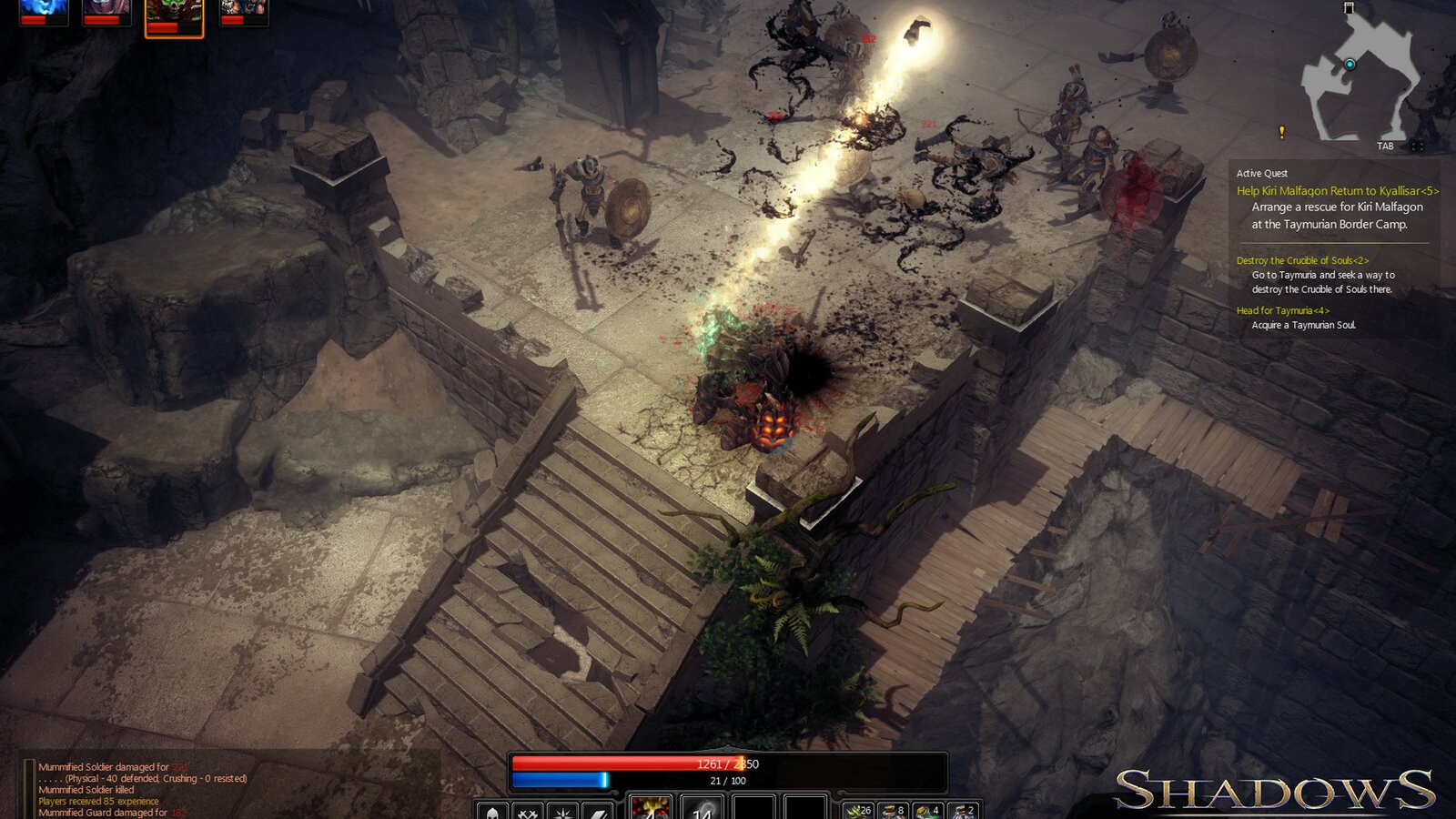Open the quest marked by the exclamation point
This screenshot has height=819, width=1456.
pyautogui.click(x=1281, y=133)
